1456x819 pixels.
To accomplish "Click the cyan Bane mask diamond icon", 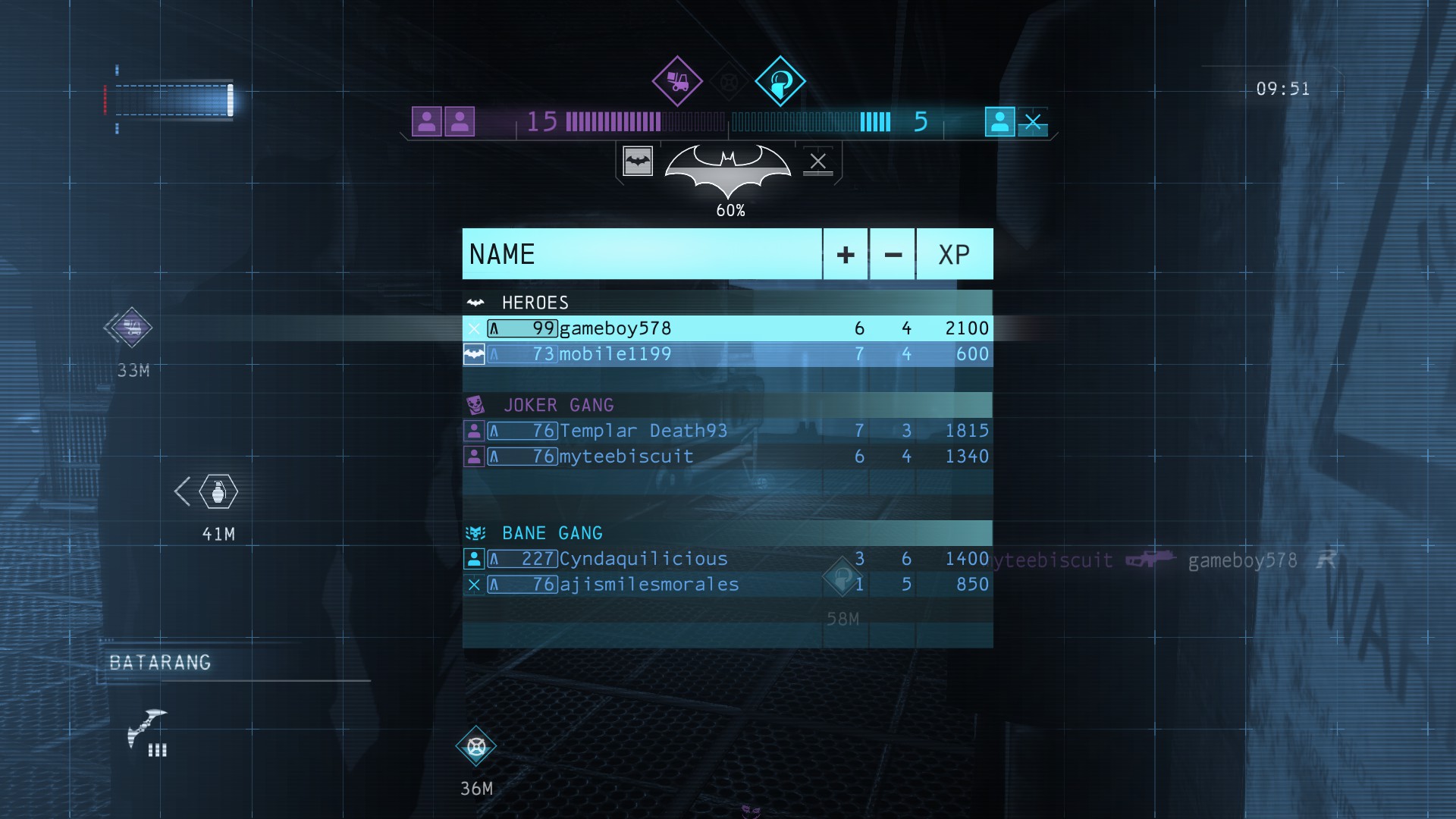I will (x=780, y=81).
